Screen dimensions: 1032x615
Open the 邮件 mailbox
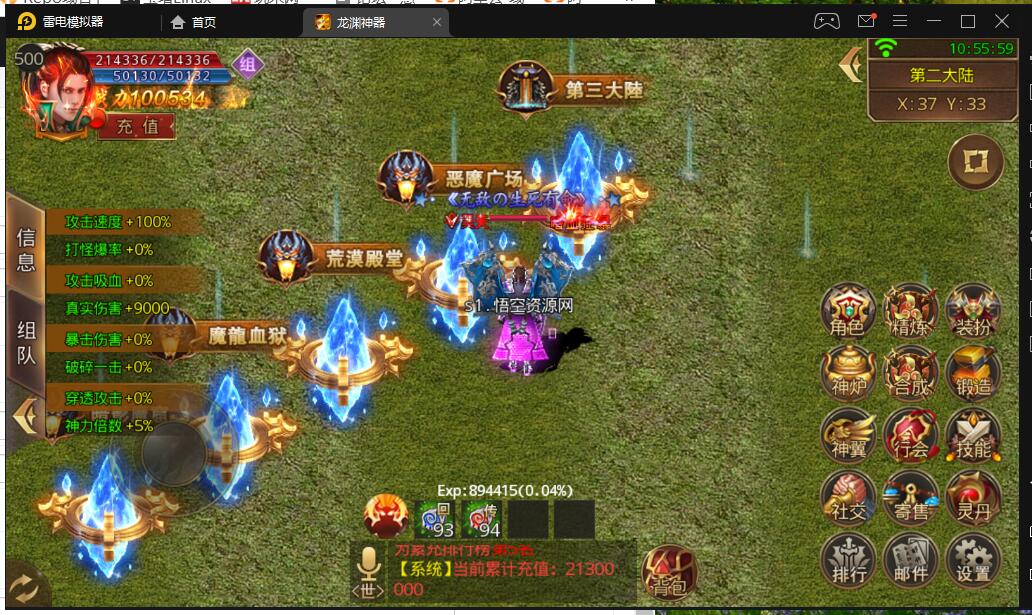(x=910, y=560)
